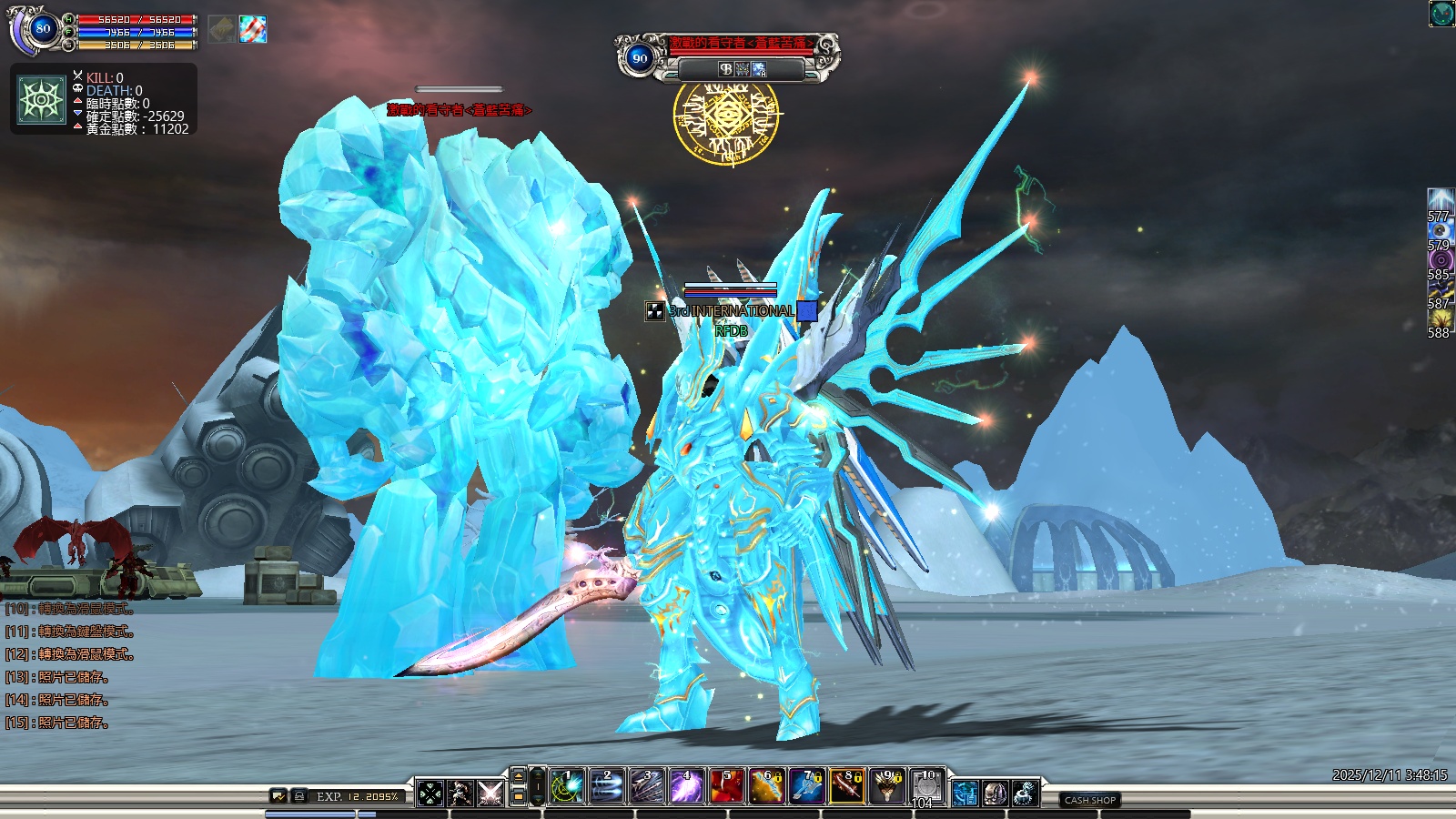Screen dimensions: 1456x819
Task: Select the locked blue sword in slot 6
Action: tap(767, 787)
